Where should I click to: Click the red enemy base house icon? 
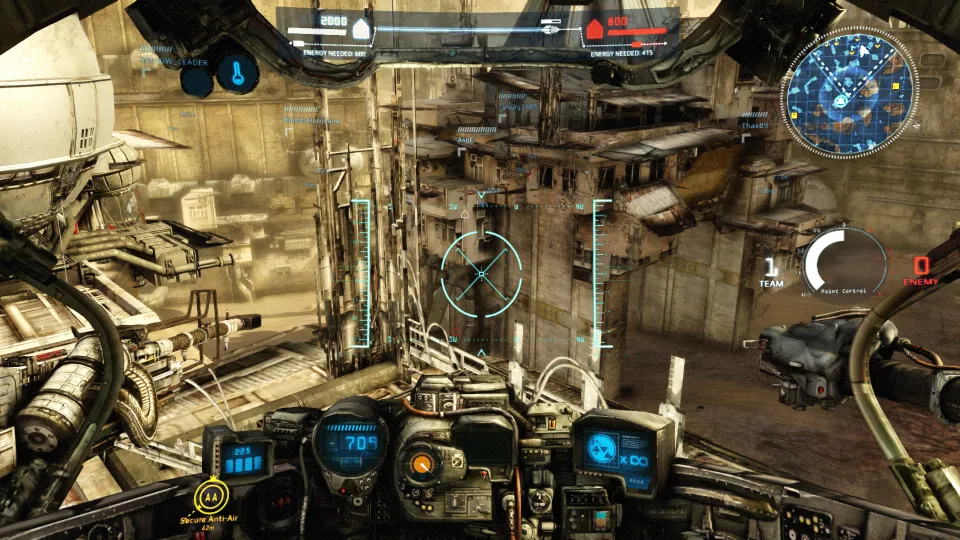594,28
